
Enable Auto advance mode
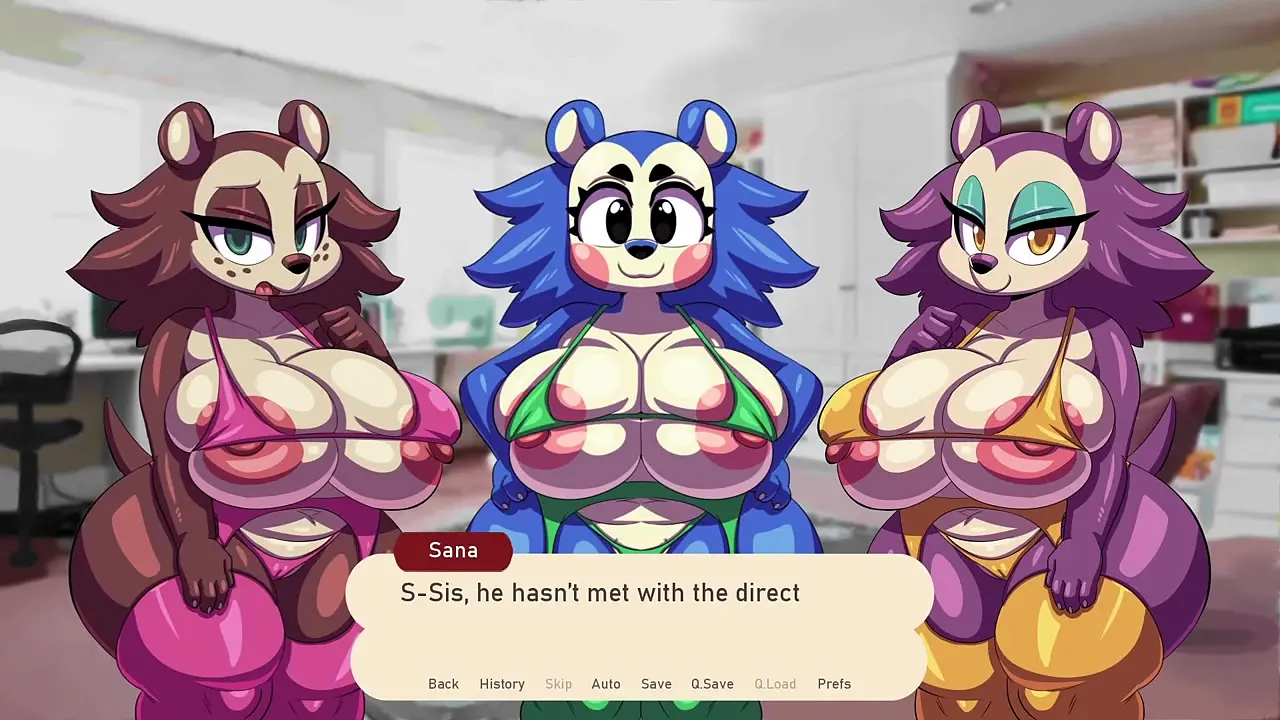tap(606, 684)
